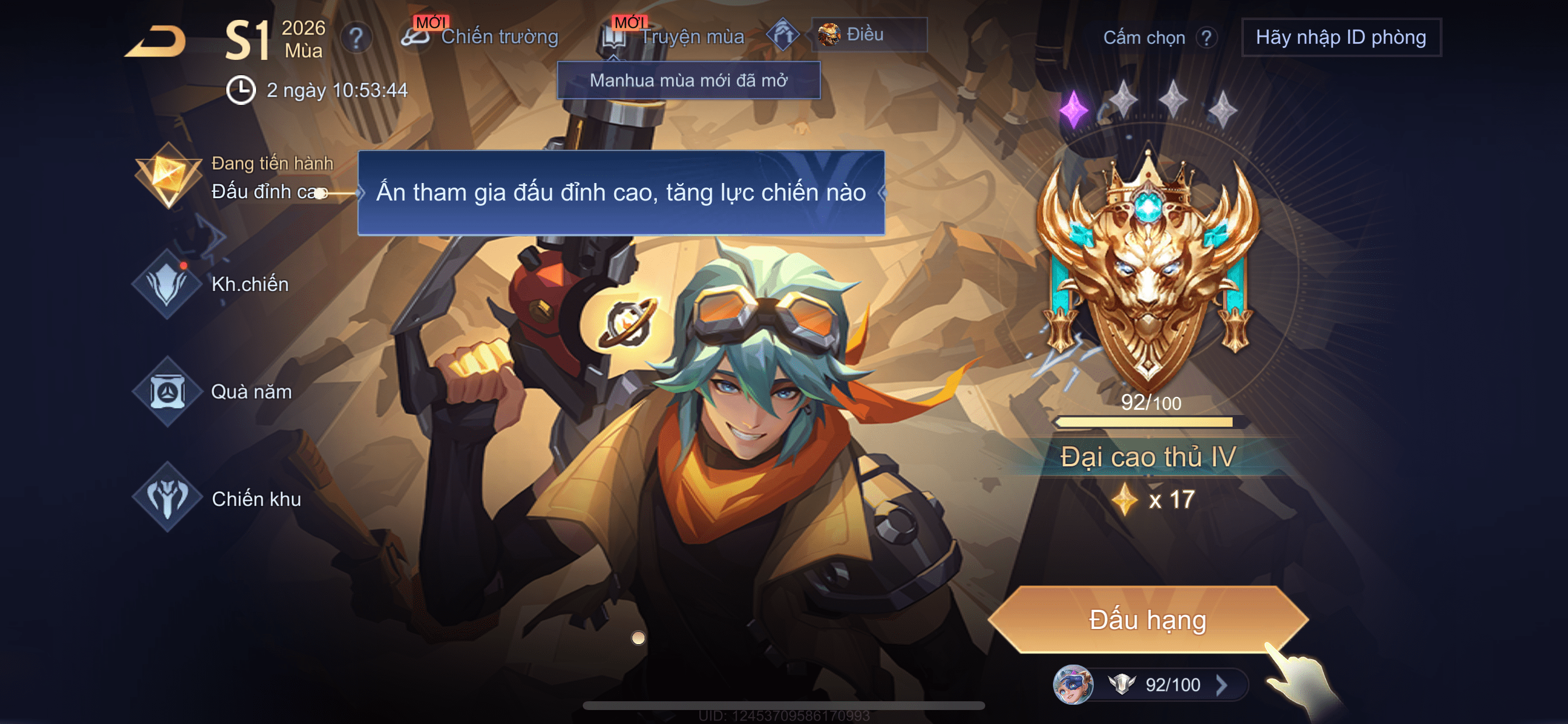The height and width of the screenshot is (724, 1568).
Task: Open the Cấm chọn help icon
Action: (x=1206, y=38)
